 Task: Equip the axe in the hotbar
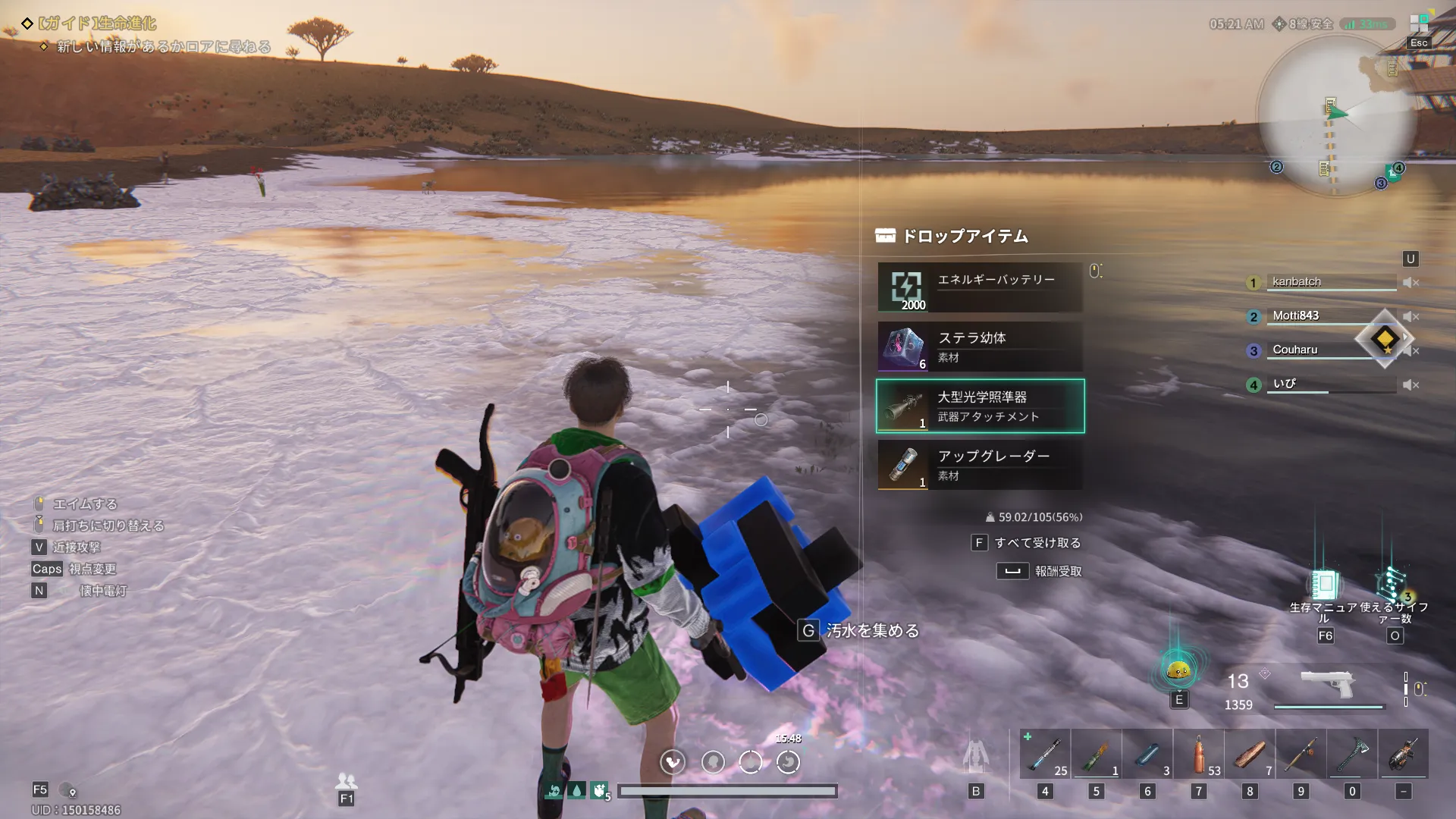click(x=1352, y=755)
